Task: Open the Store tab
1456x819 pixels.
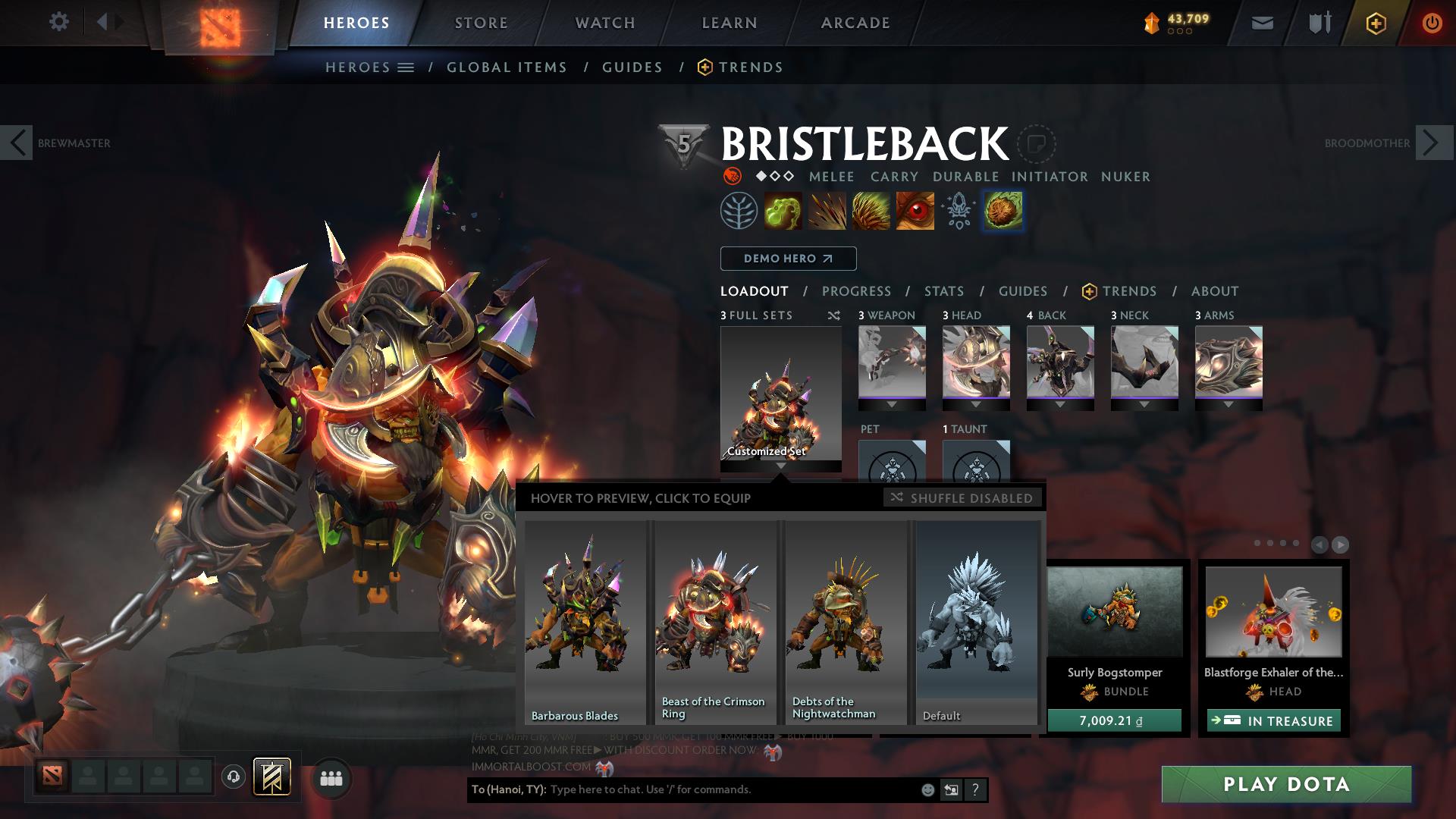Action: coord(482,23)
